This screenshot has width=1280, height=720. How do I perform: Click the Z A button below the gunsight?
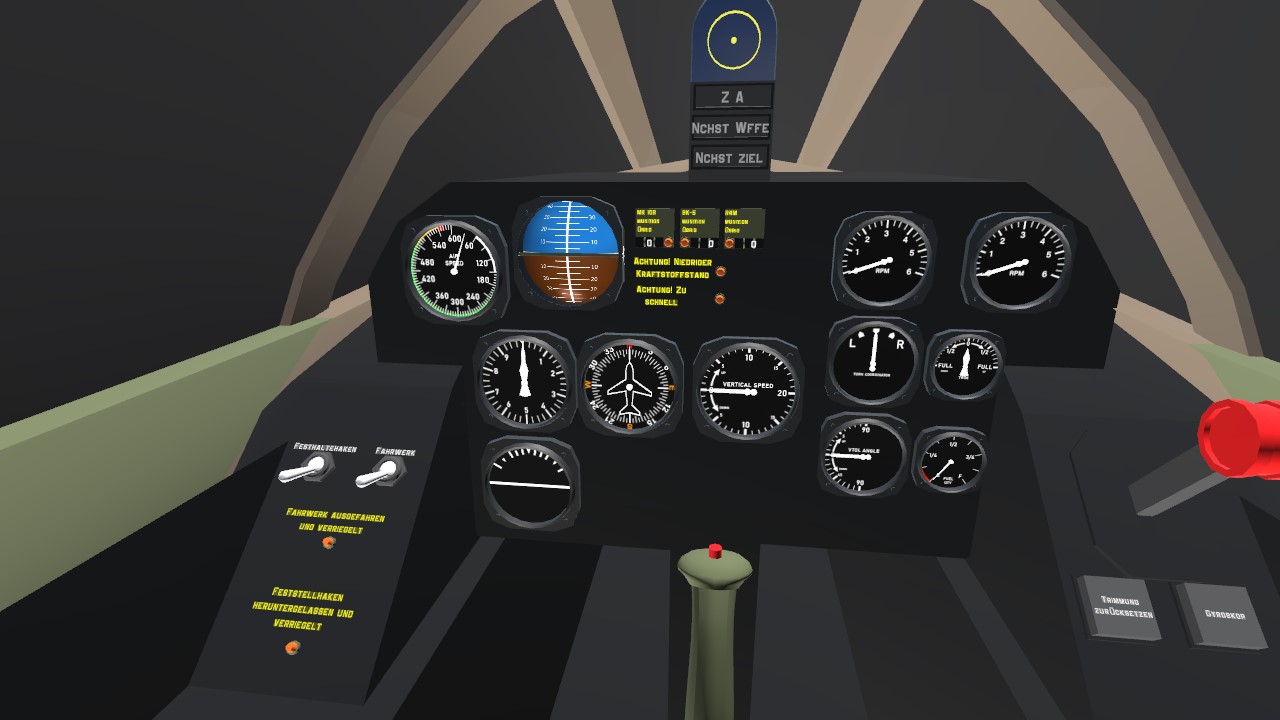(732, 97)
